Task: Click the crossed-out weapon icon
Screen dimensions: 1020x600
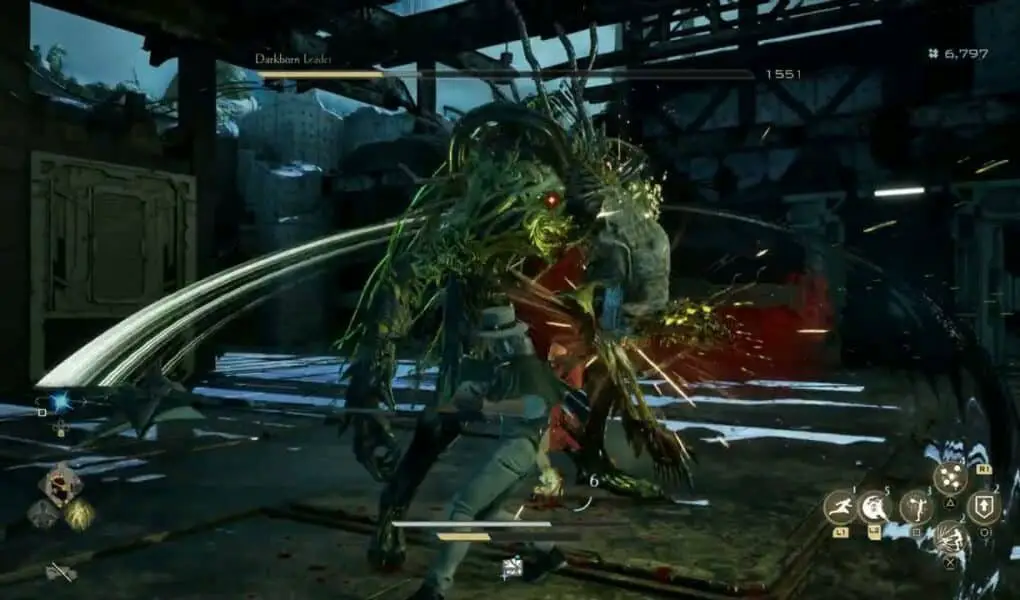Action: tap(61, 572)
